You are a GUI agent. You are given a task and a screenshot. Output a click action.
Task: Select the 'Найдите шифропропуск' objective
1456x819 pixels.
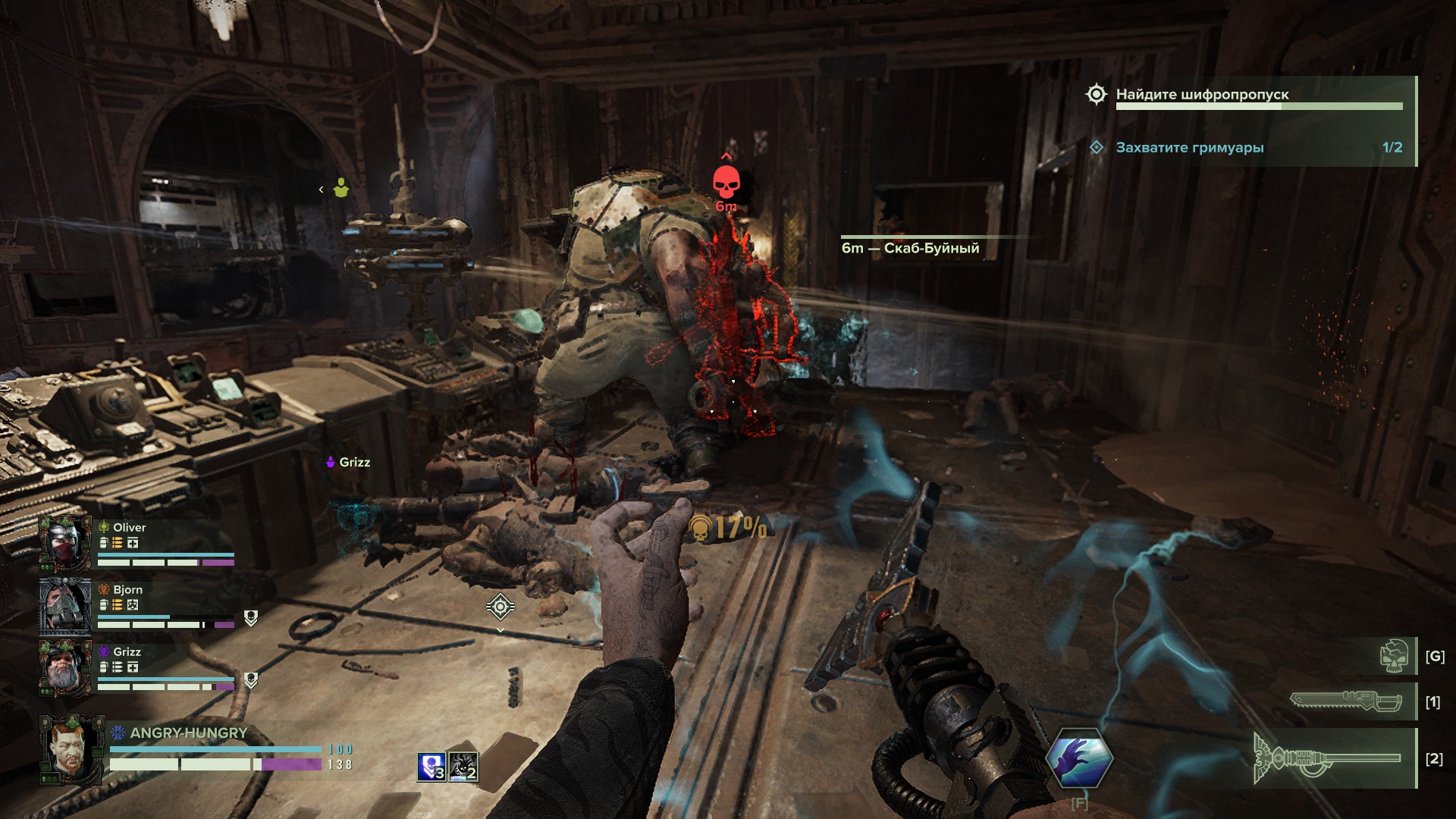pyautogui.click(x=1202, y=95)
